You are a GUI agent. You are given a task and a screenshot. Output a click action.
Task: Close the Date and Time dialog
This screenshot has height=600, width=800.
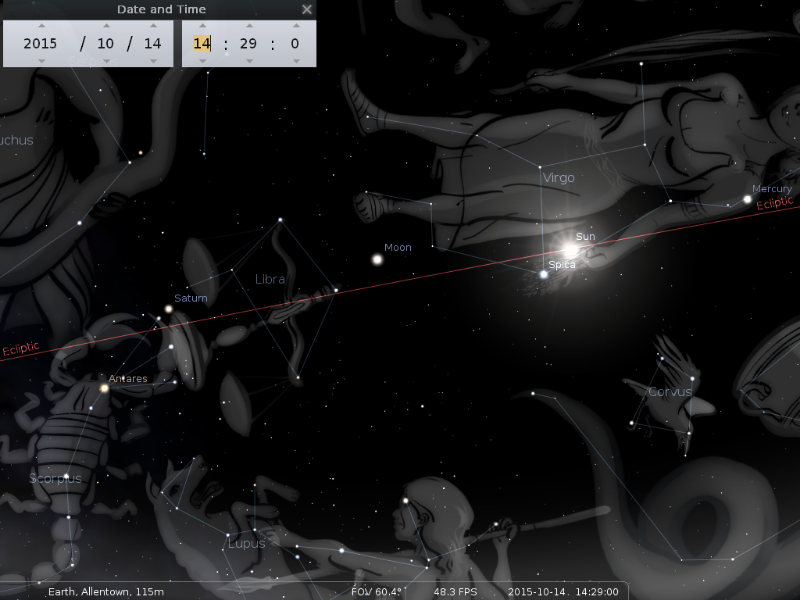[x=307, y=9]
